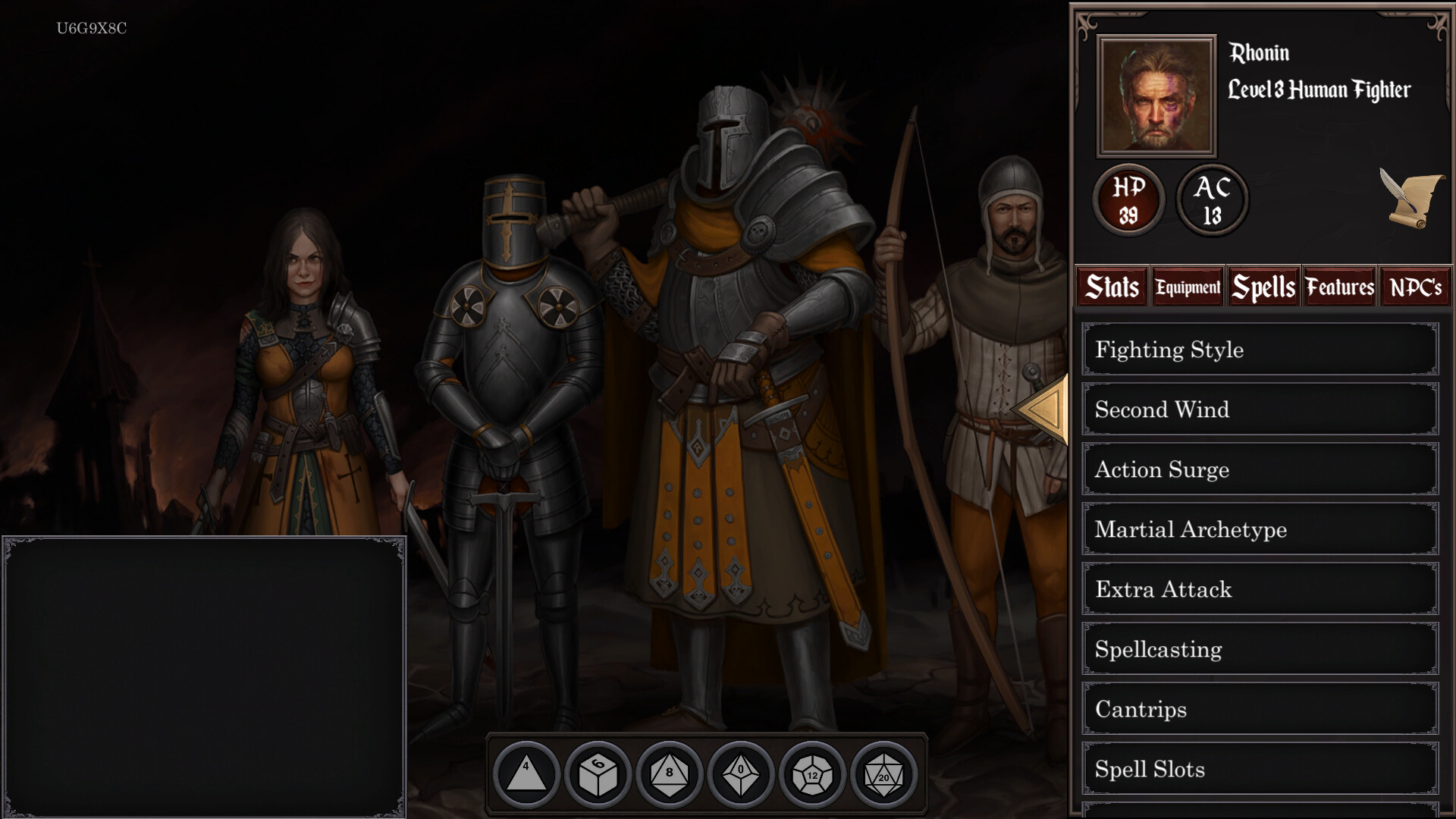Screen dimensions: 1456x819
Task: Open the NPC's tab
Action: (1415, 287)
